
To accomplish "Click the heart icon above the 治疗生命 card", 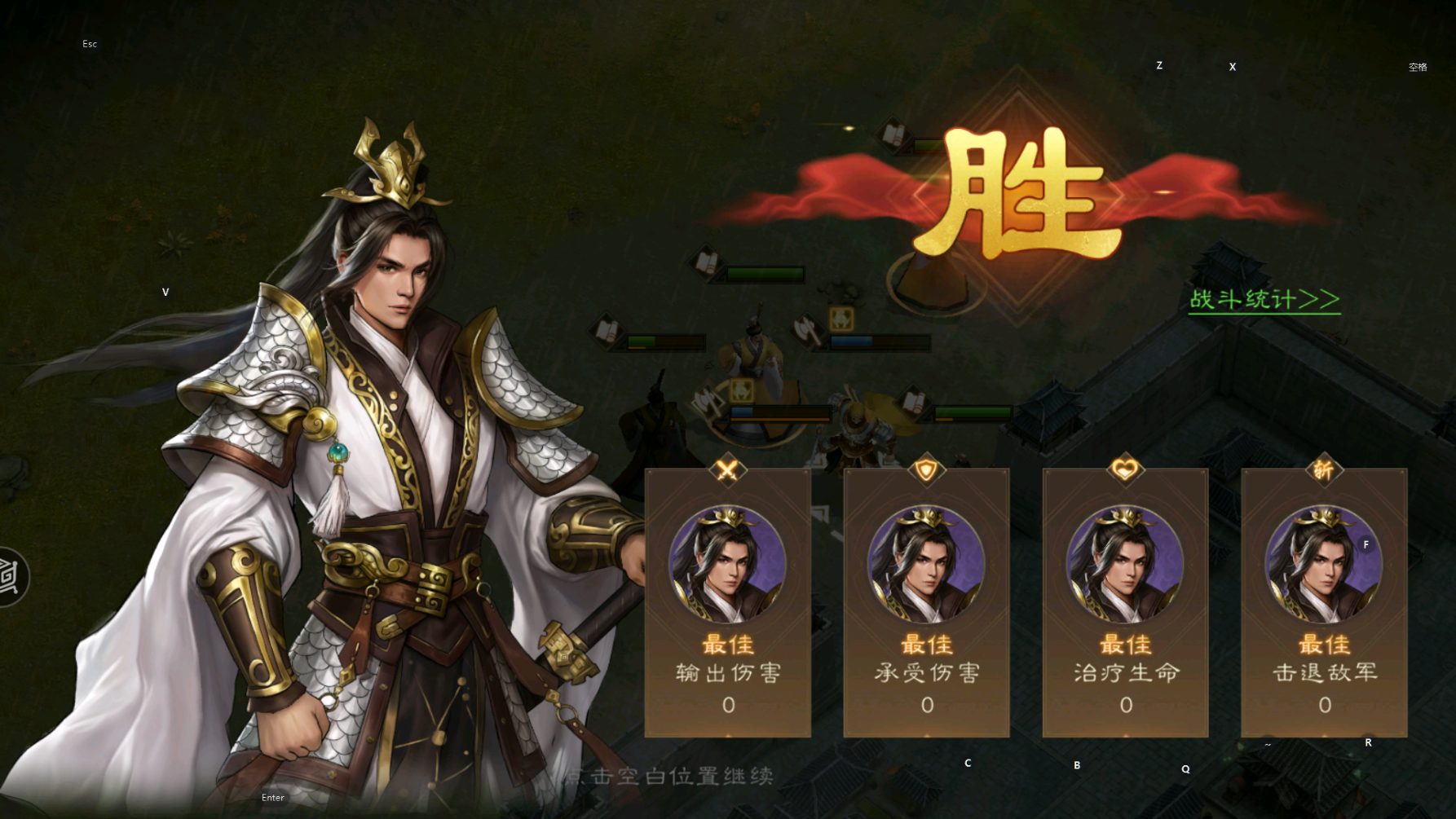I will pos(1126,469).
